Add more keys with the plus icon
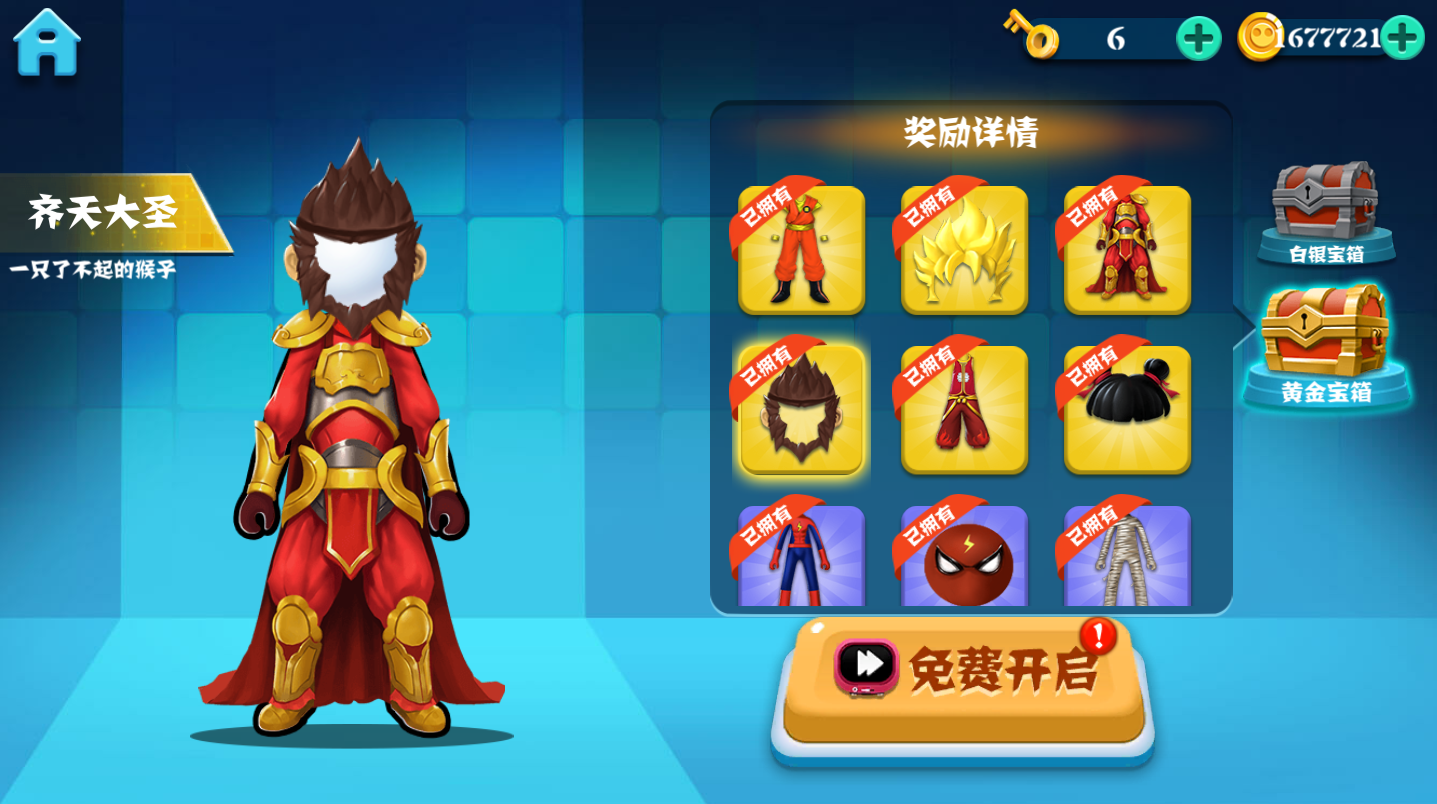This screenshot has height=804, width=1437. (1196, 38)
